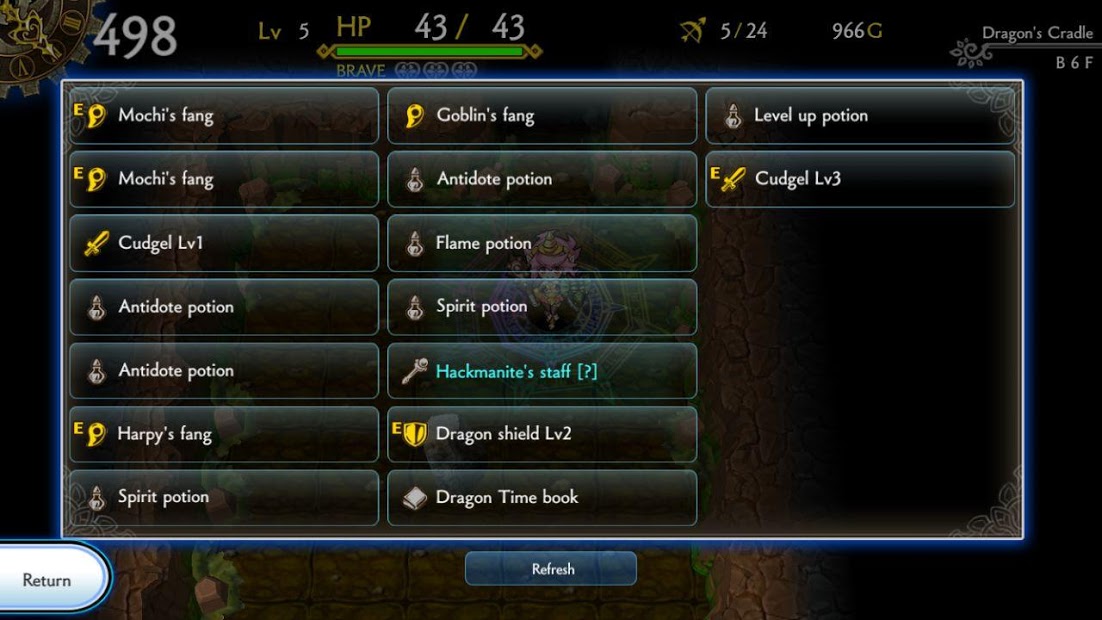The height and width of the screenshot is (620, 1102).
Task: Select the Cudgel Lv1 item
Action: [224, 243]
